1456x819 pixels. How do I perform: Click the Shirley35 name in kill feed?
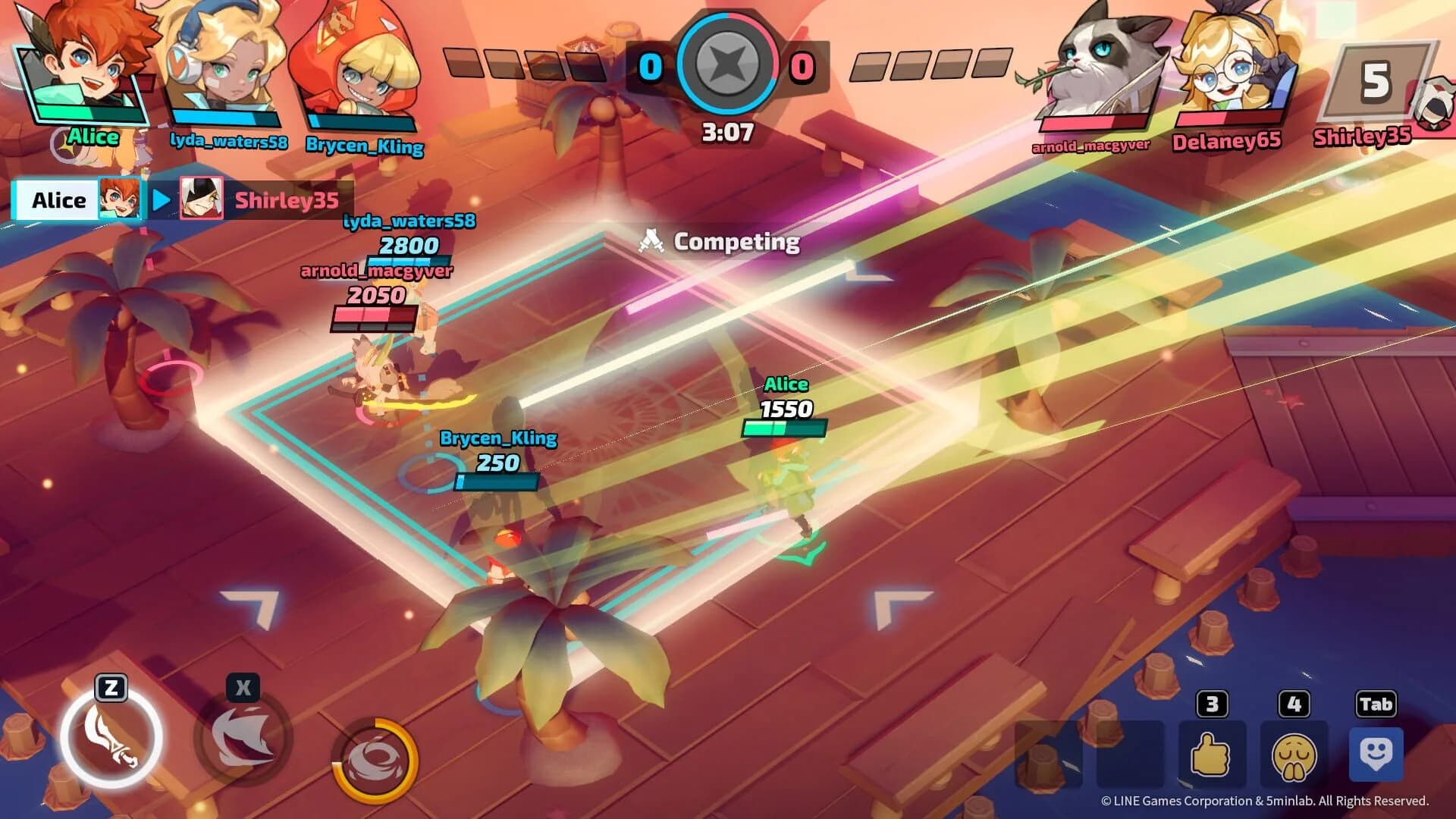tap(284, 199)
